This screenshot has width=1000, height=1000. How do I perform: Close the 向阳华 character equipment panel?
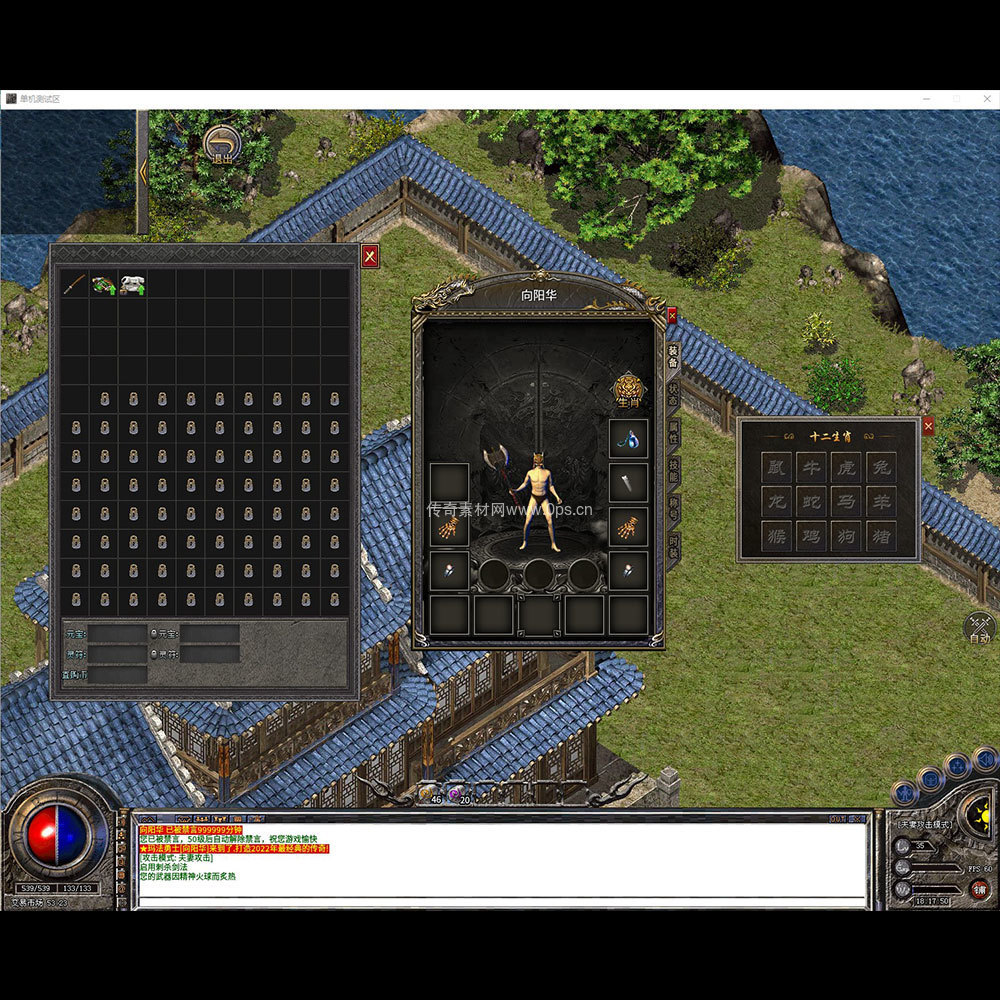tap(672, 314)
